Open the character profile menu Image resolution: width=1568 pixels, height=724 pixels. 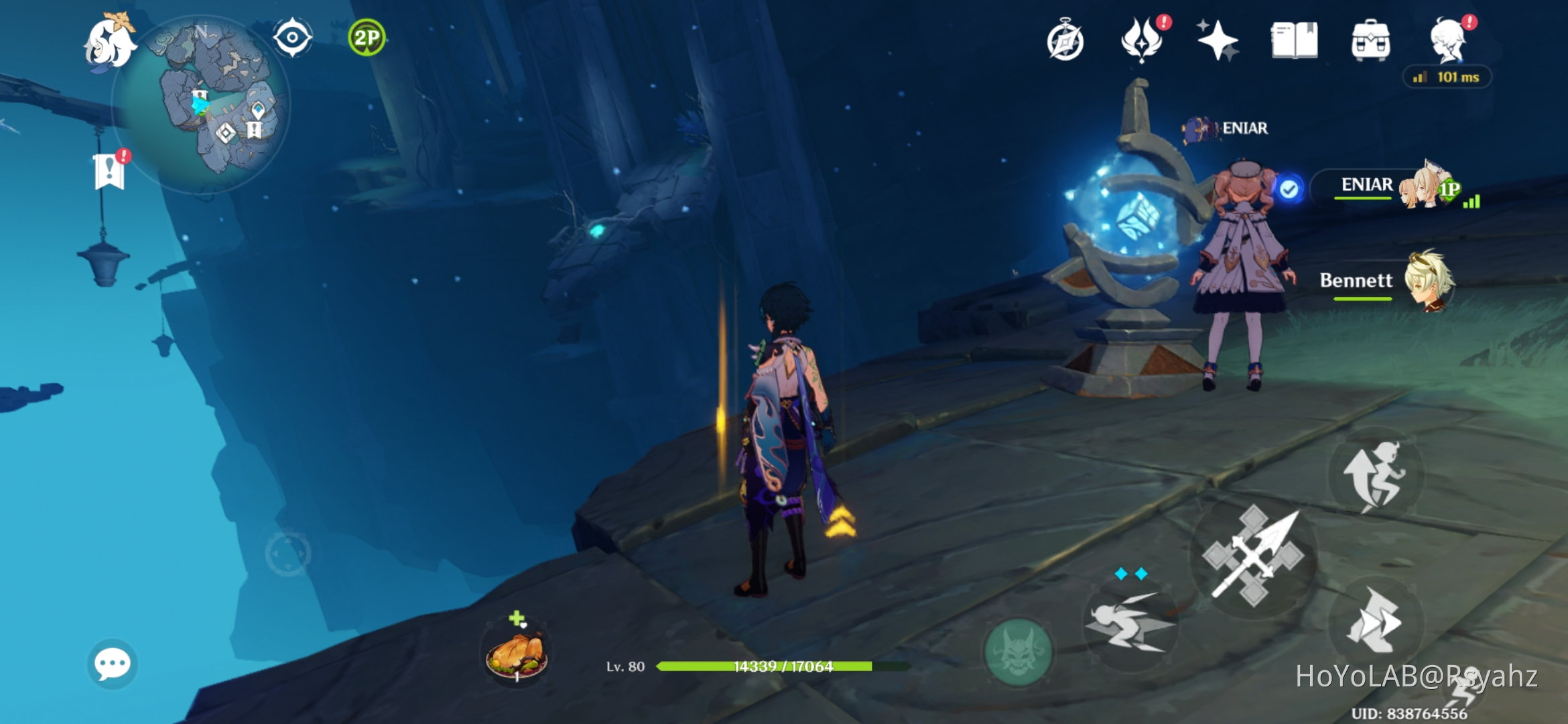[1449, 40]
